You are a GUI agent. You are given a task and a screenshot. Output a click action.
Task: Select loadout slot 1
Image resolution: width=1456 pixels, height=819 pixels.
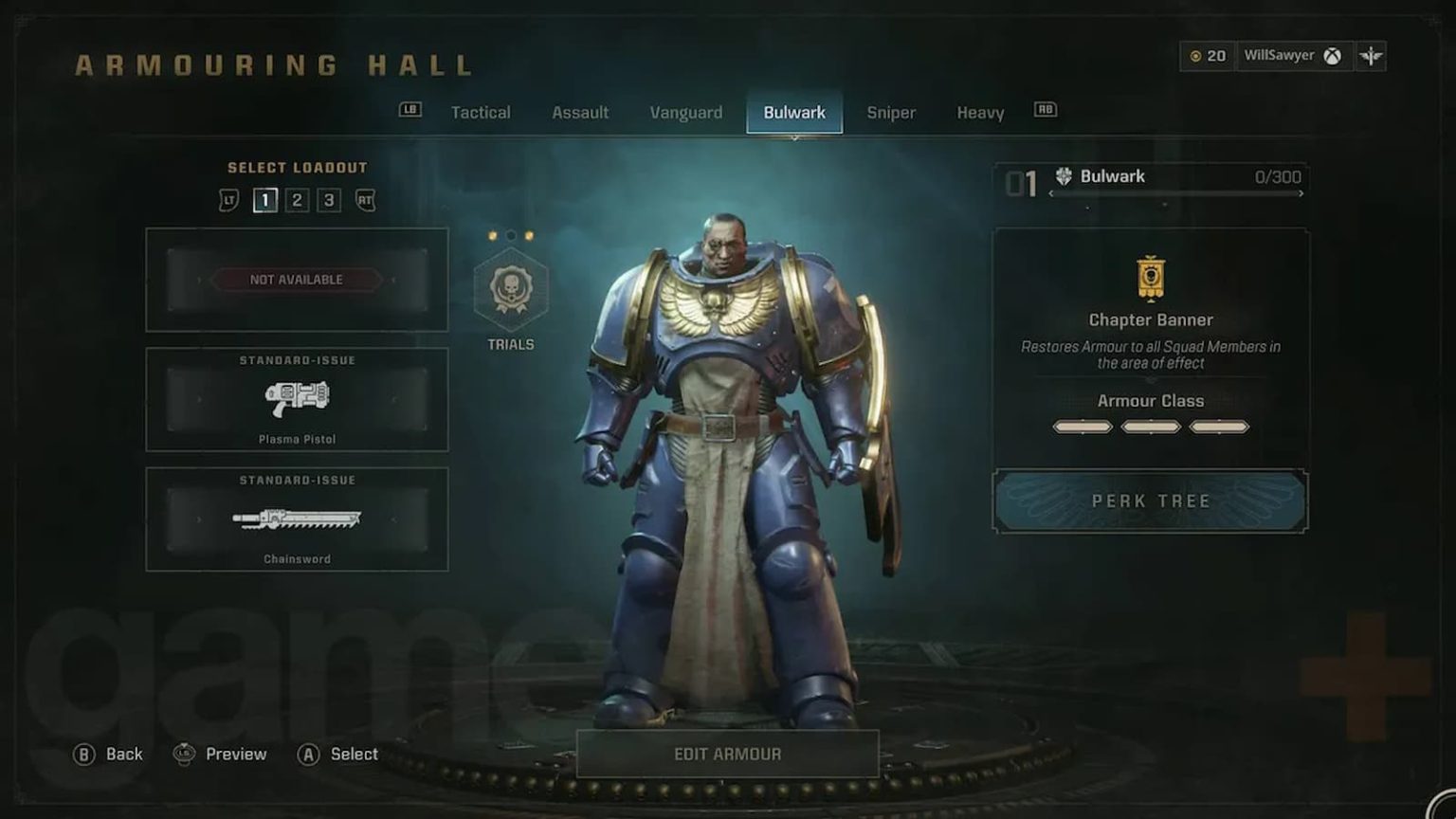coord(265,200)
